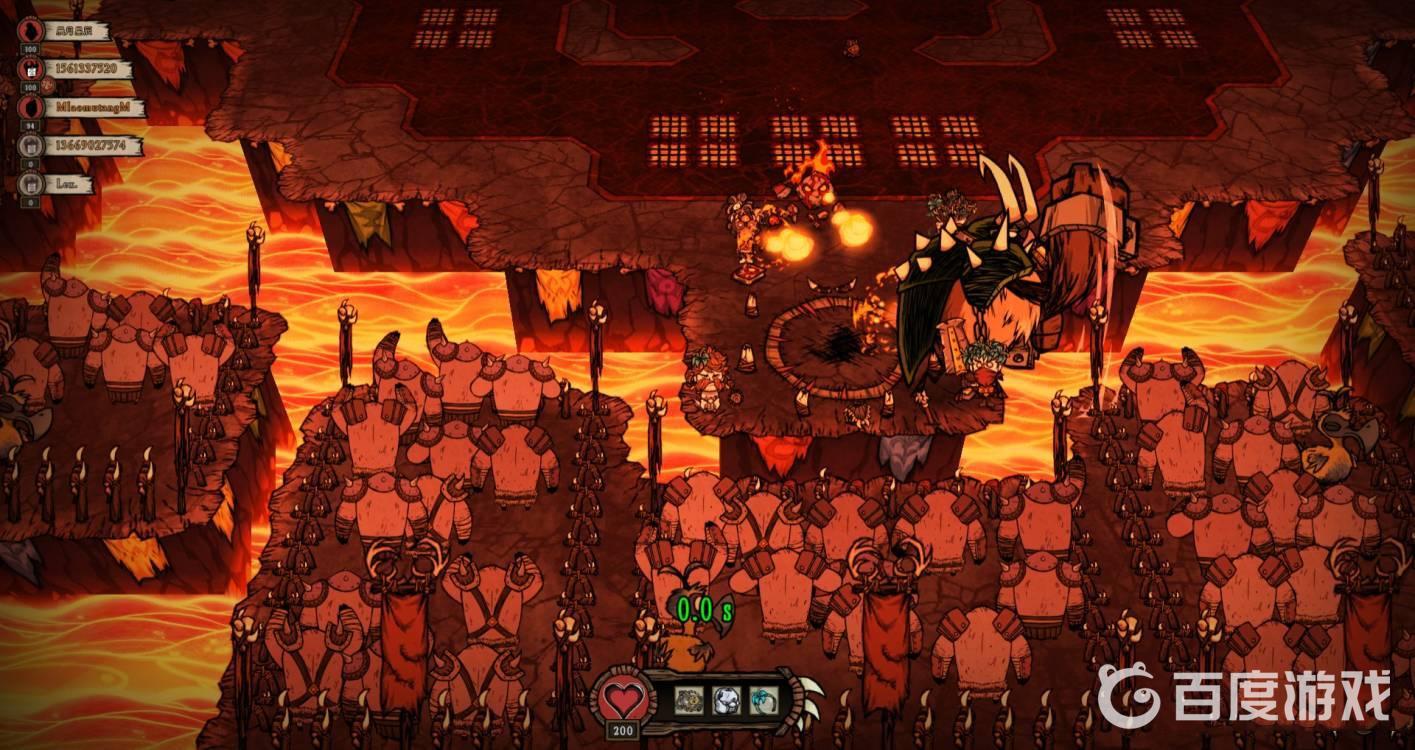Select player Lex. in the team list
The height and width of the screenshot is (750, 1415).
67,184
